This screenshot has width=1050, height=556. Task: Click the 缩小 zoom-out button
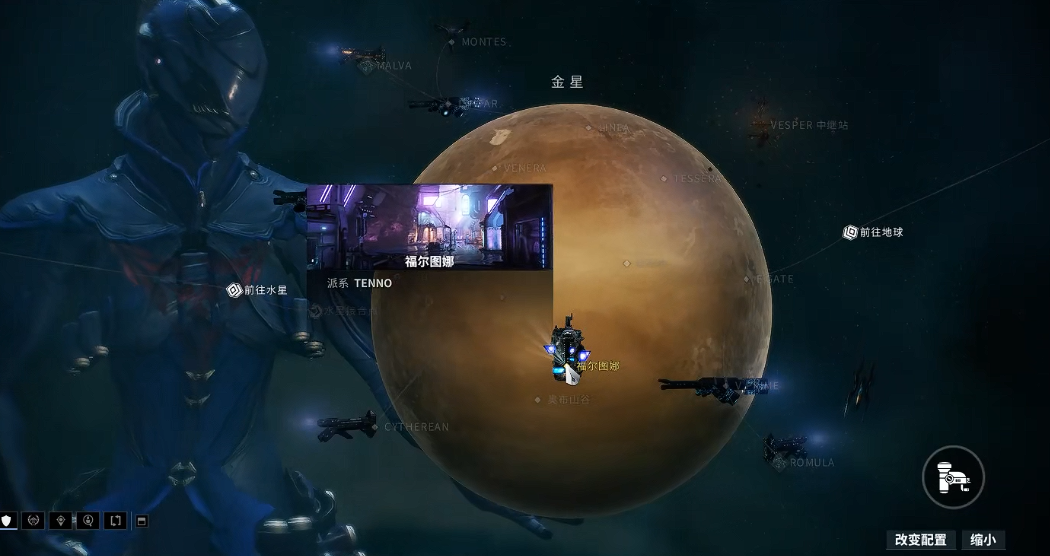click(984, 540)
